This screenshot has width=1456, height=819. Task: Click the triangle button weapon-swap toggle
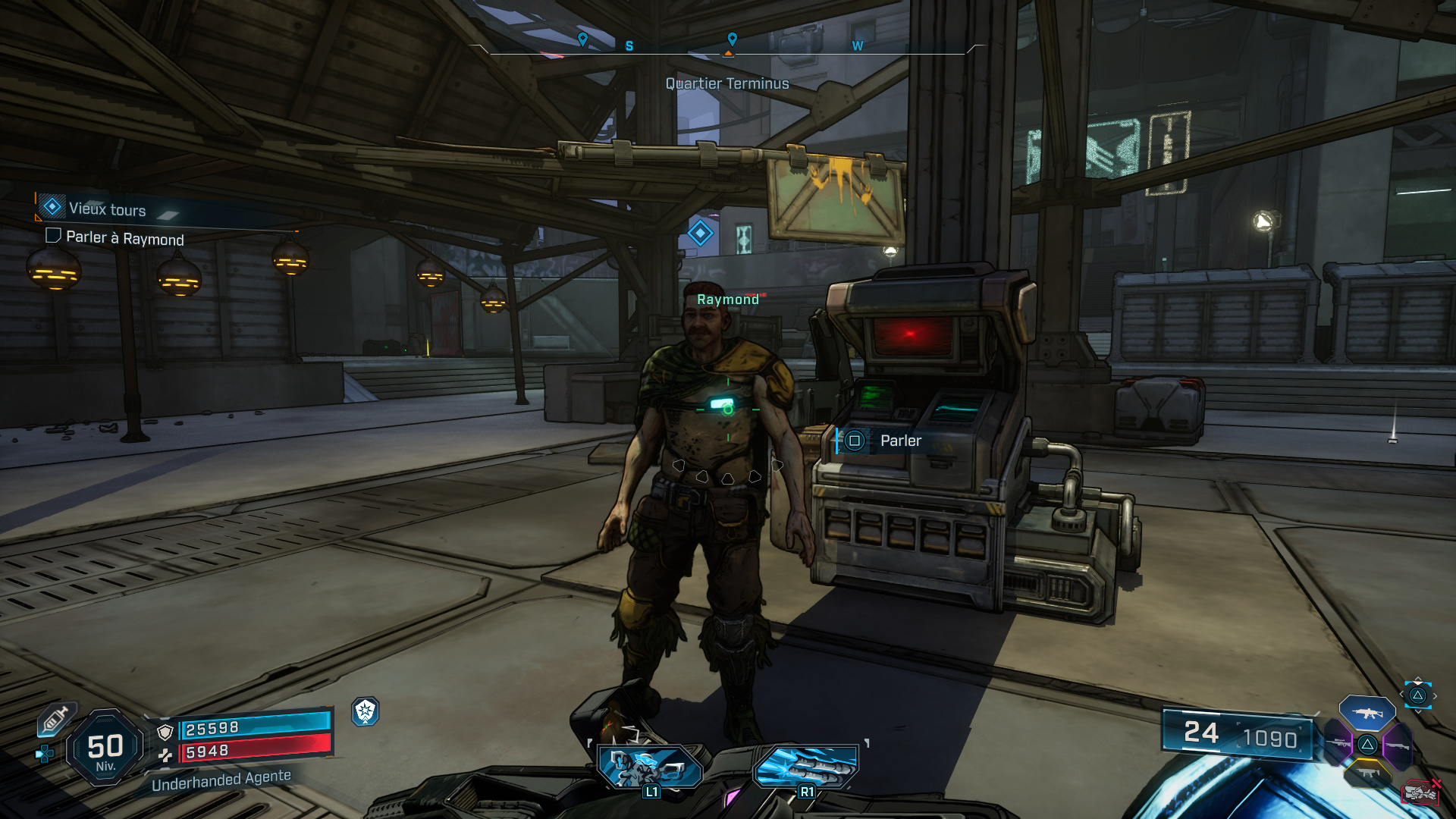point(1418,695)
